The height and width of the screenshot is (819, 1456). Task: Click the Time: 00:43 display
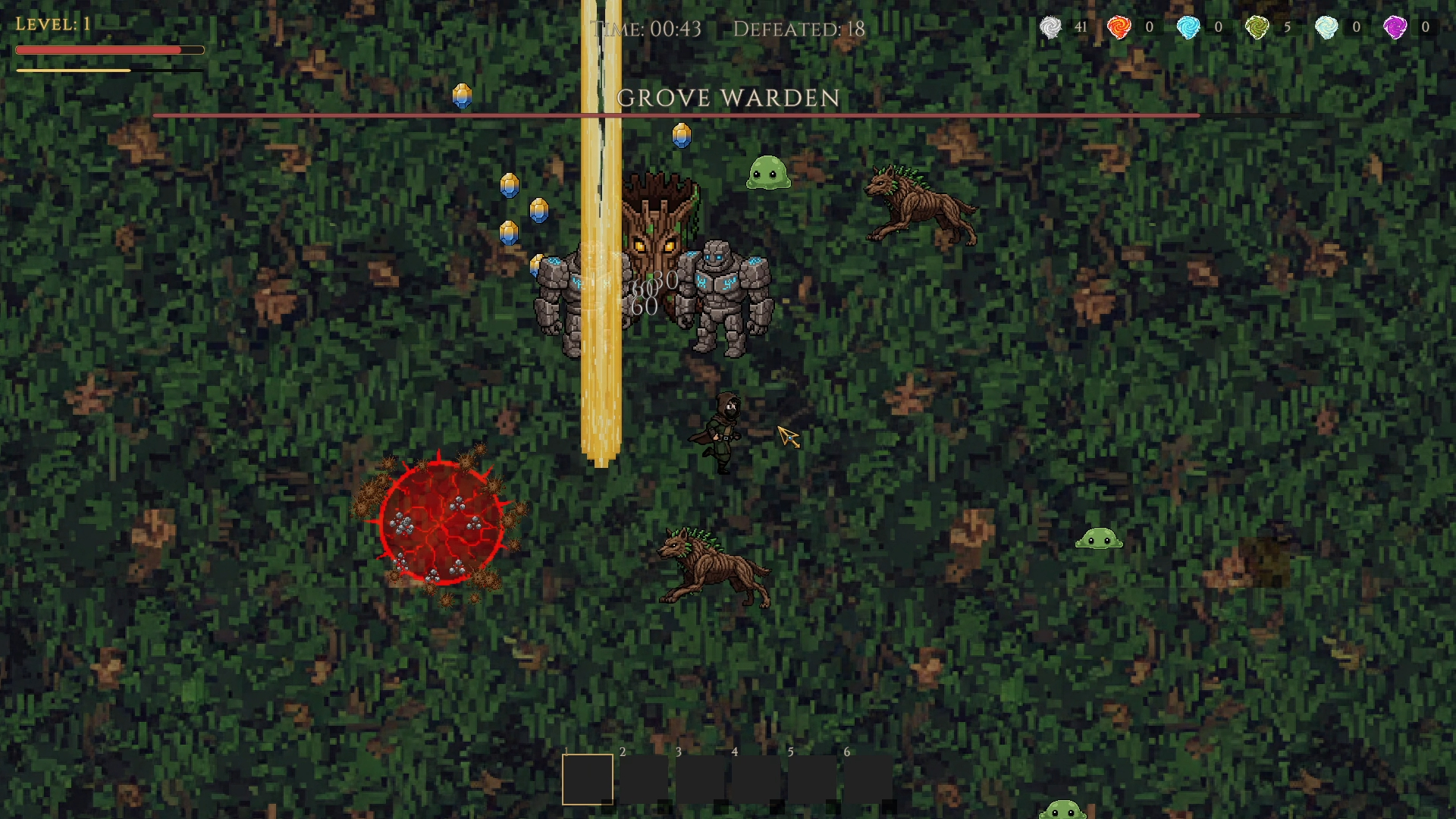(x=648, y=29)
